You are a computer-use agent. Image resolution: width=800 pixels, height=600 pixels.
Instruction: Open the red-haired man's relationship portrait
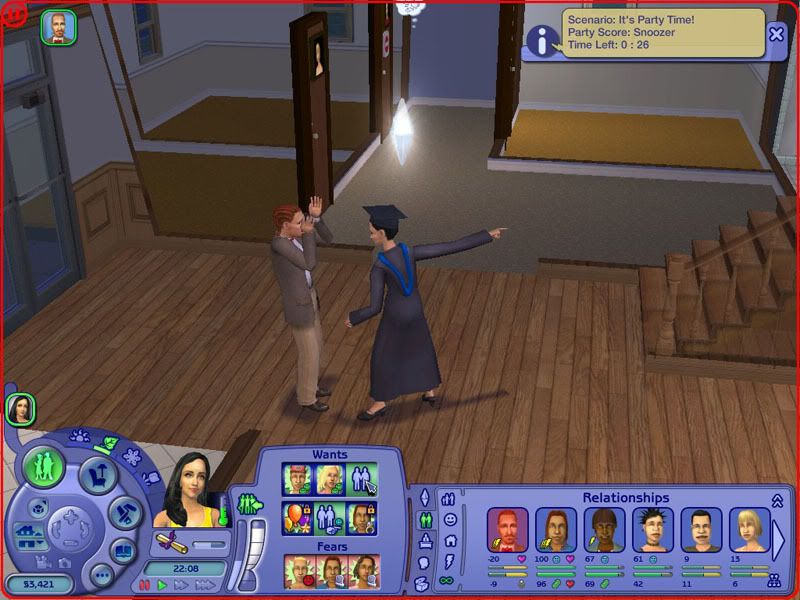click(508, 529)
